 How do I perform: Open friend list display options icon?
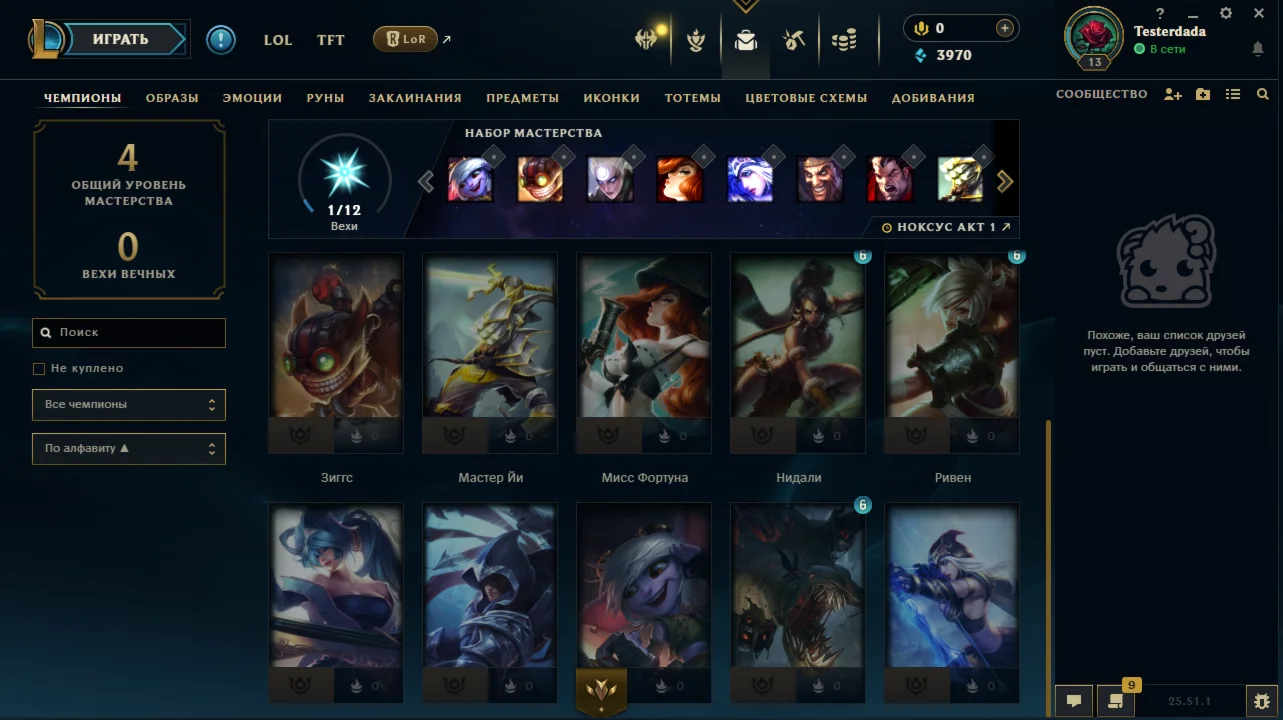pyautogui.click(x=1233, y=93)
